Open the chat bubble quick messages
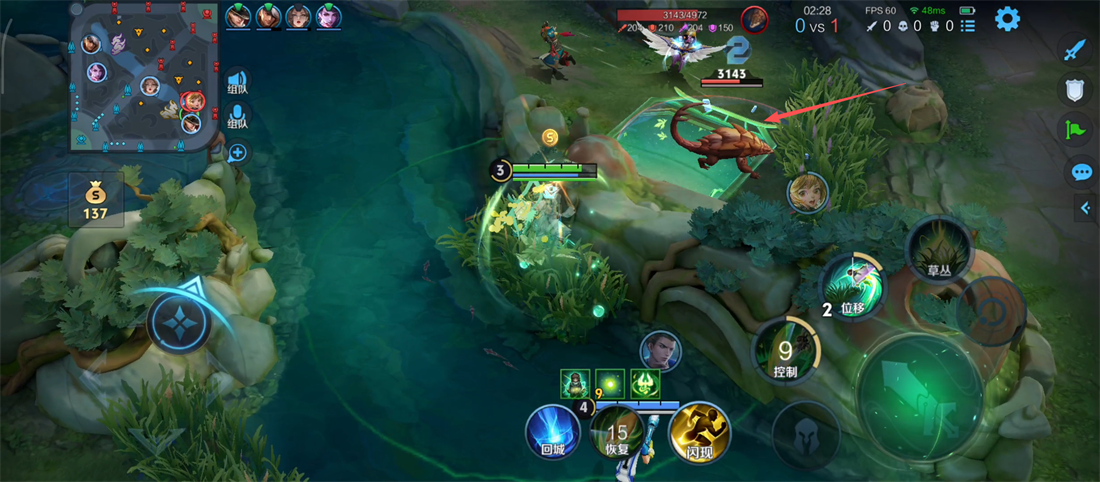The width and height of the screenshot is (1100, 482). 1081,172
